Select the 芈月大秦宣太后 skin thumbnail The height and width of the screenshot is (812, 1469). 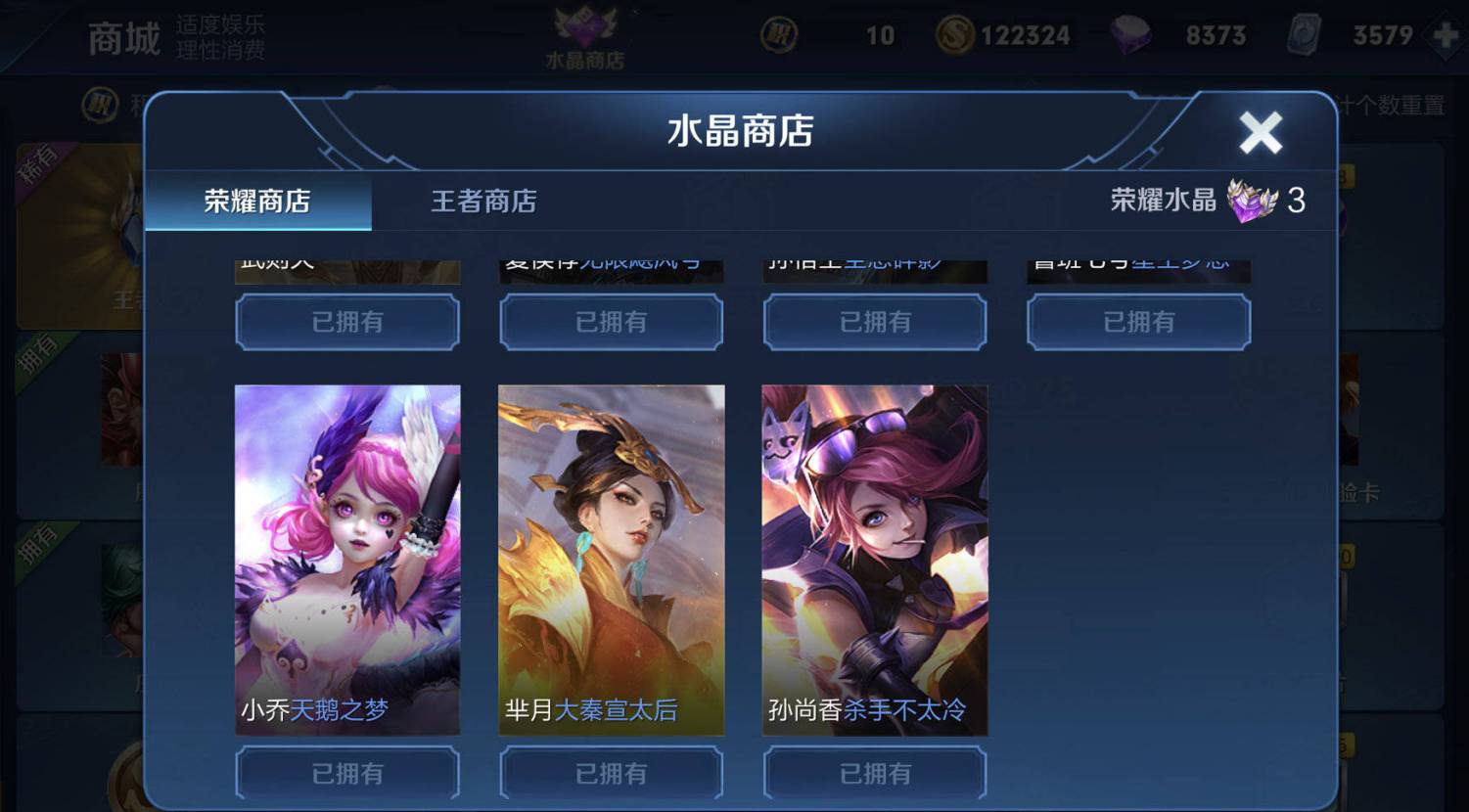(610, 558)
